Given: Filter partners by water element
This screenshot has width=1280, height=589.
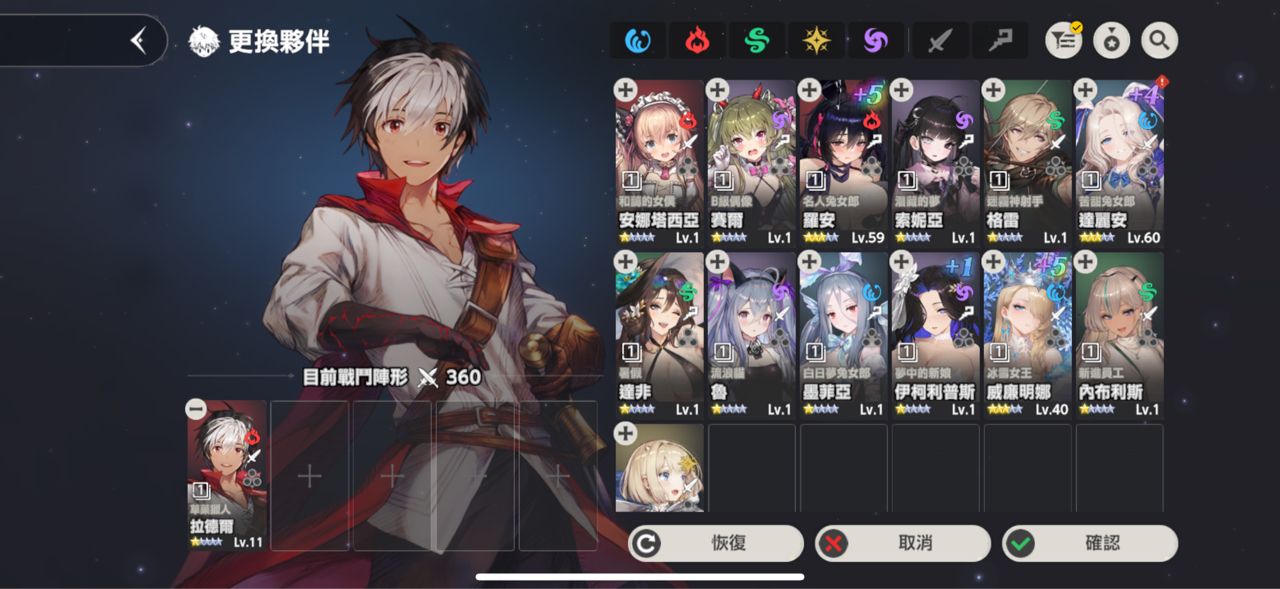Looking at the screenshot, I should click(x=638, y=41).
